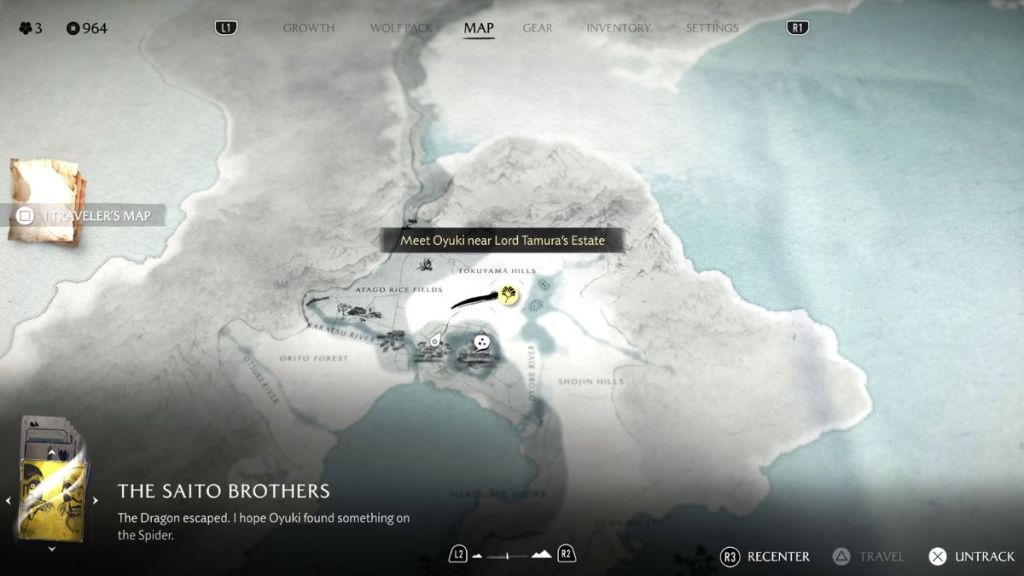The height and width of the screenshot is (576, 1024).
Task: Click the white speech-bubble map marker
Action: (x=483, y=342)
